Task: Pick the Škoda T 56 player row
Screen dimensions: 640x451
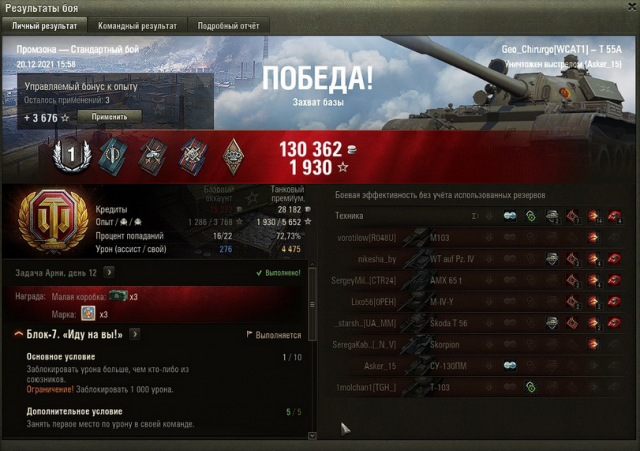Action: click(x=470, y=323)
